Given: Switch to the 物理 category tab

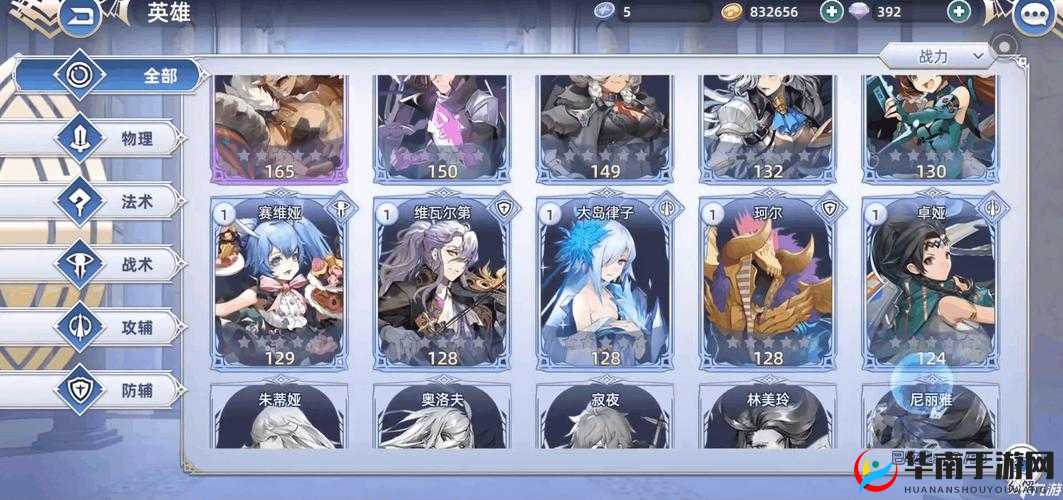Looking at the screenshot, I should point(110,139).
